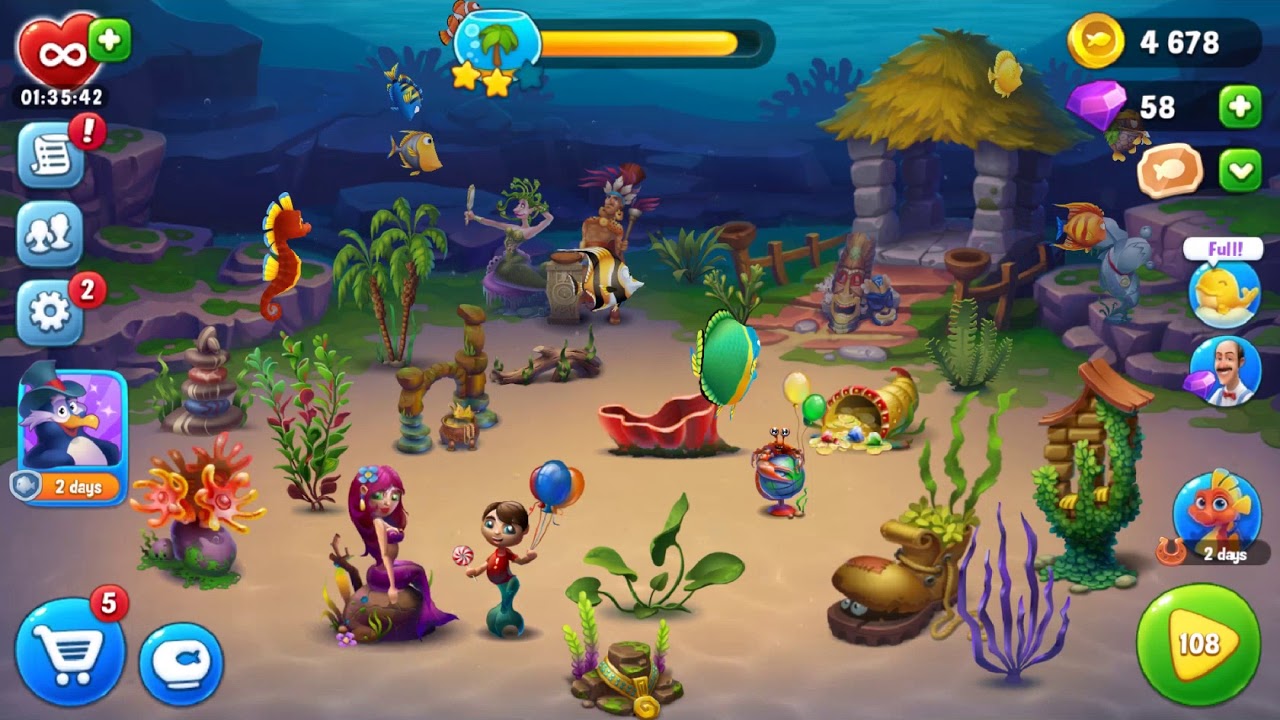Open the settings gear menu
The image size is (1280, 720).
[50, 312]
